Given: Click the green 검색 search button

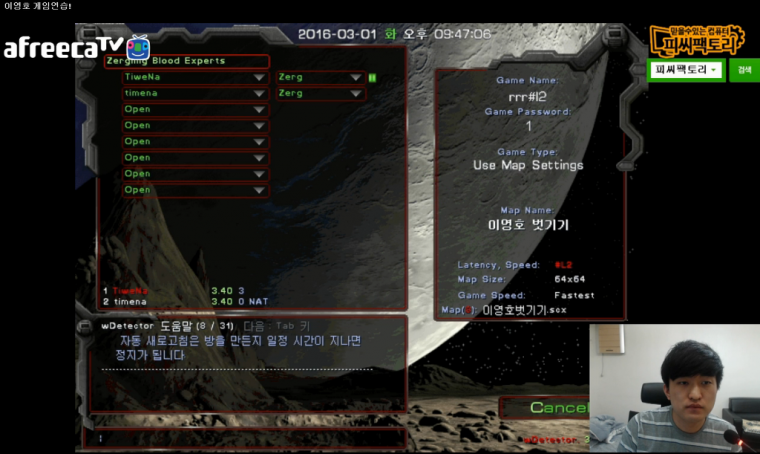Looking at the screenshot, I should (743, 70).
